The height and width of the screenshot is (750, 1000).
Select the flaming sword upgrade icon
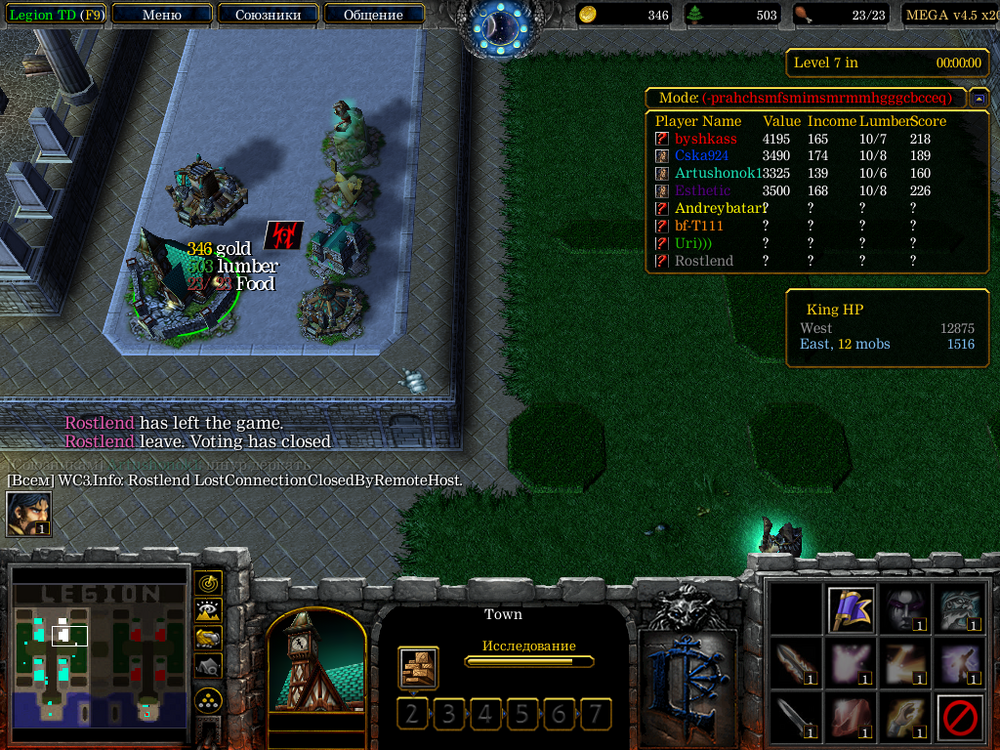(797, 663)
